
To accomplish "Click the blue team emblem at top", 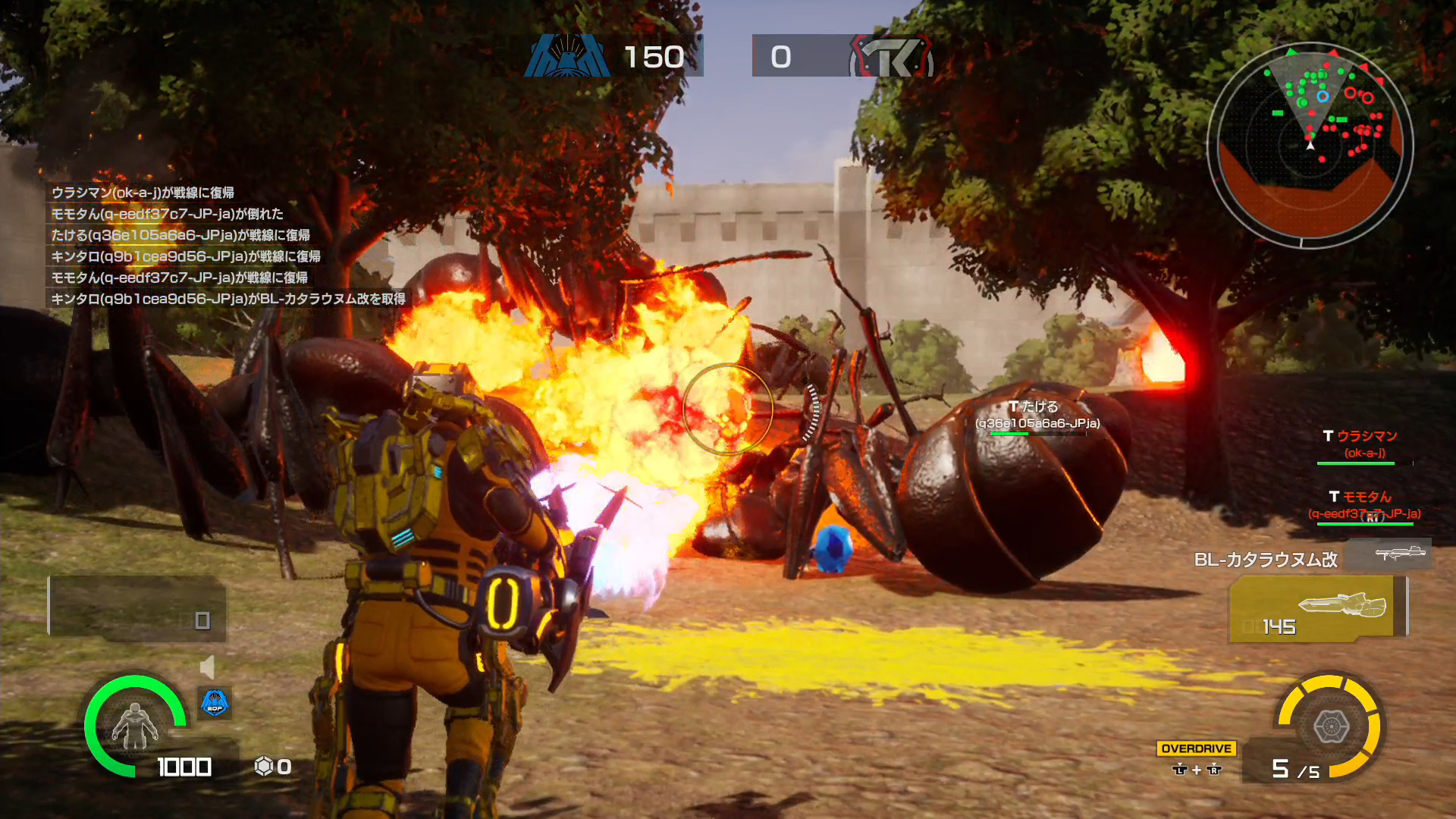I will click(x=567, y=55).
